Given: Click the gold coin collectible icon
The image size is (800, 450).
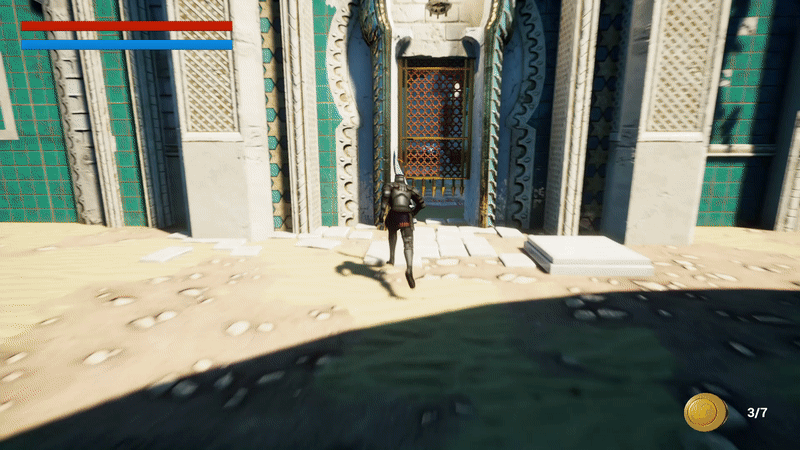Looking at the screenshot, I should point(705,411).
